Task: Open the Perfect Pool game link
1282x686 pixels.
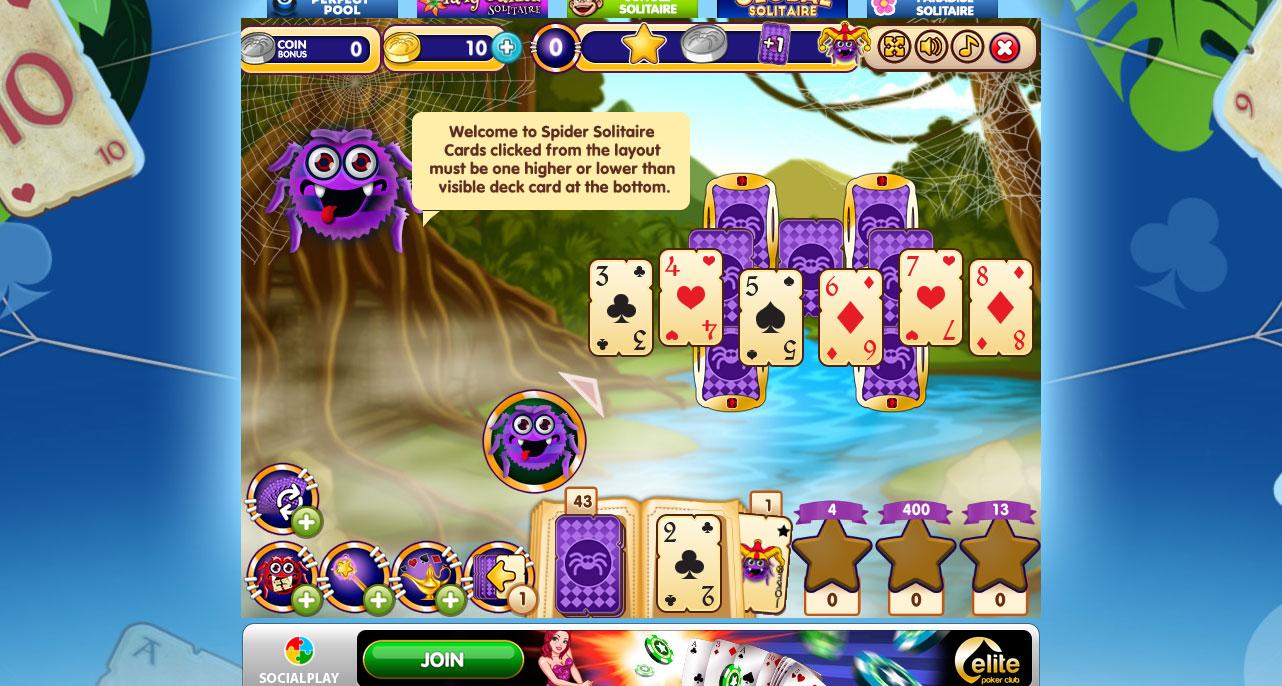Action: point(332,8)
